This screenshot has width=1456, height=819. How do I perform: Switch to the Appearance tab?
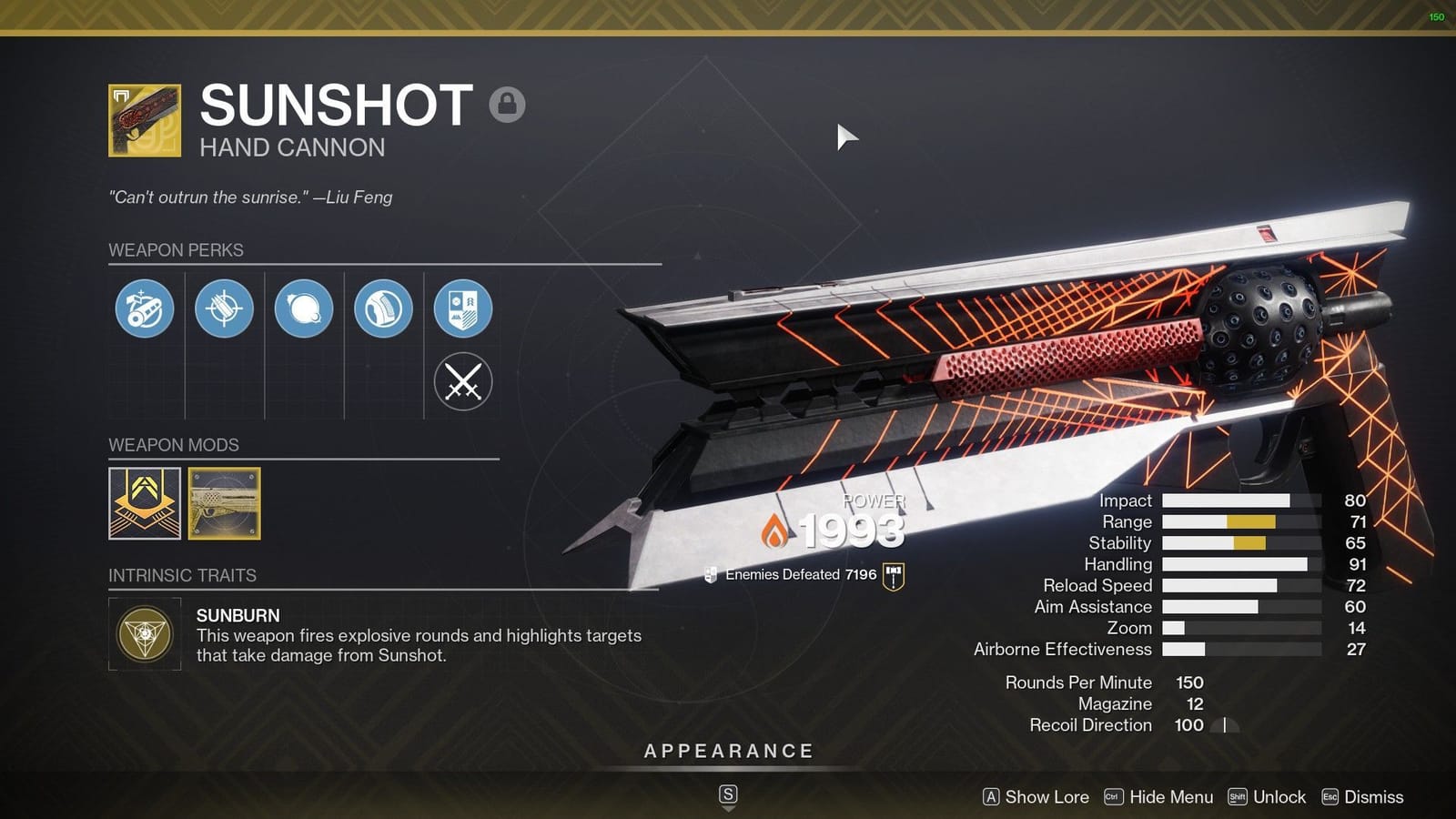727,751
